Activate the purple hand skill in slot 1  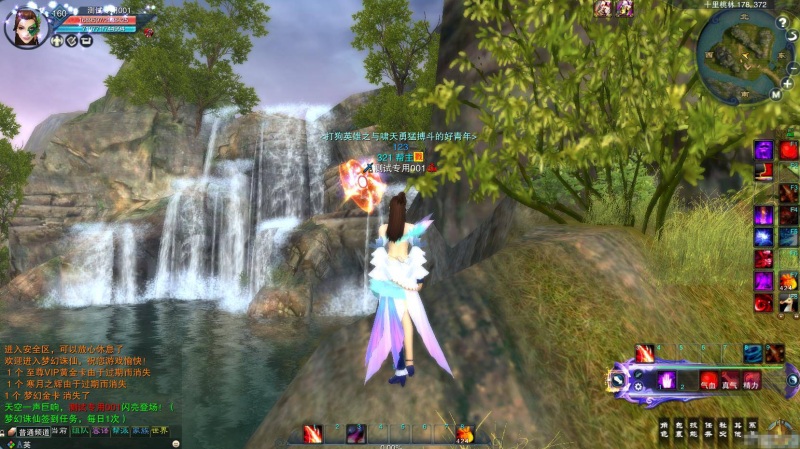(x=665, y=380)
